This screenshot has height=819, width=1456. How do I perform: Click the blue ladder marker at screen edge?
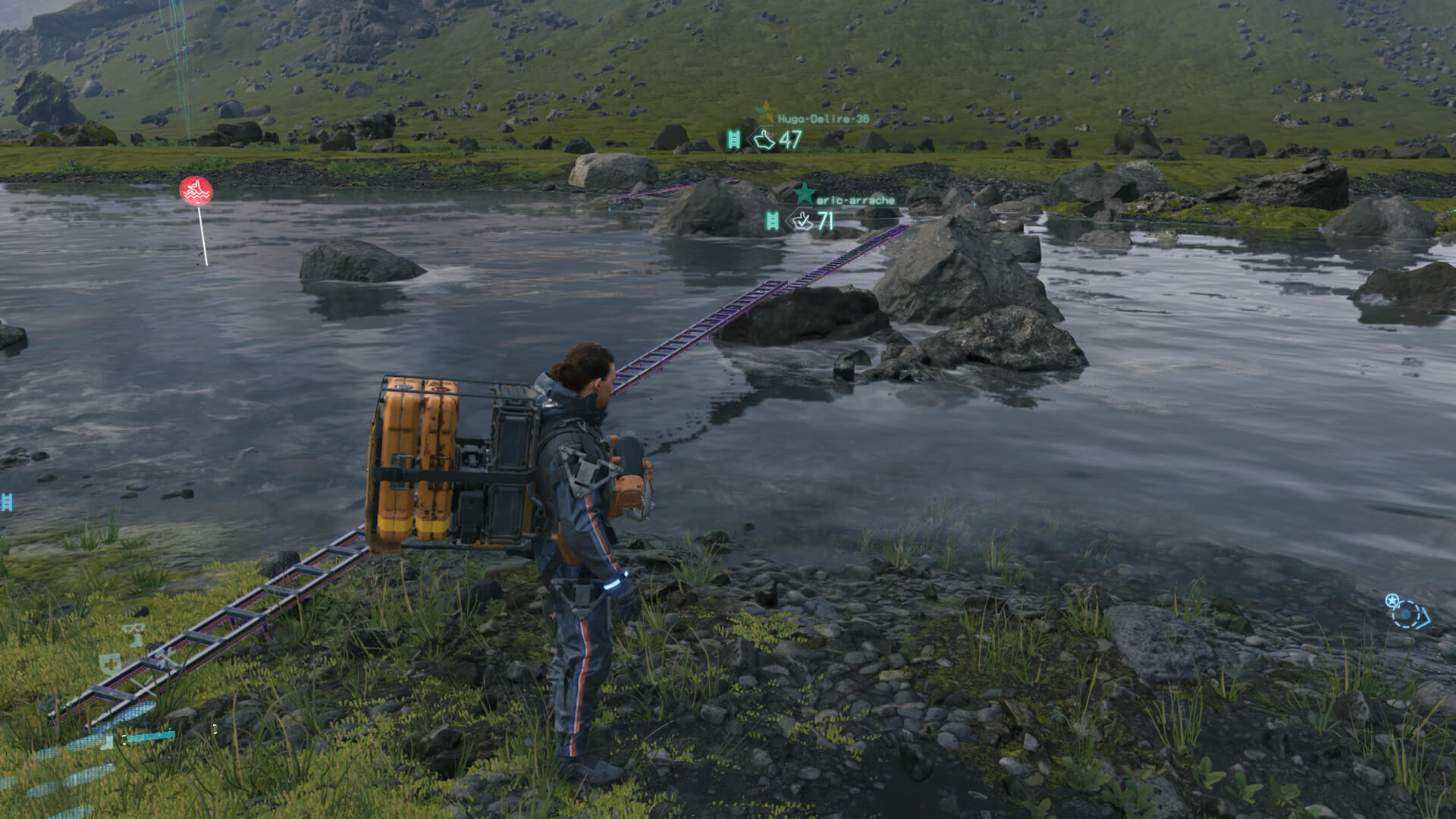tap(7, 501)
